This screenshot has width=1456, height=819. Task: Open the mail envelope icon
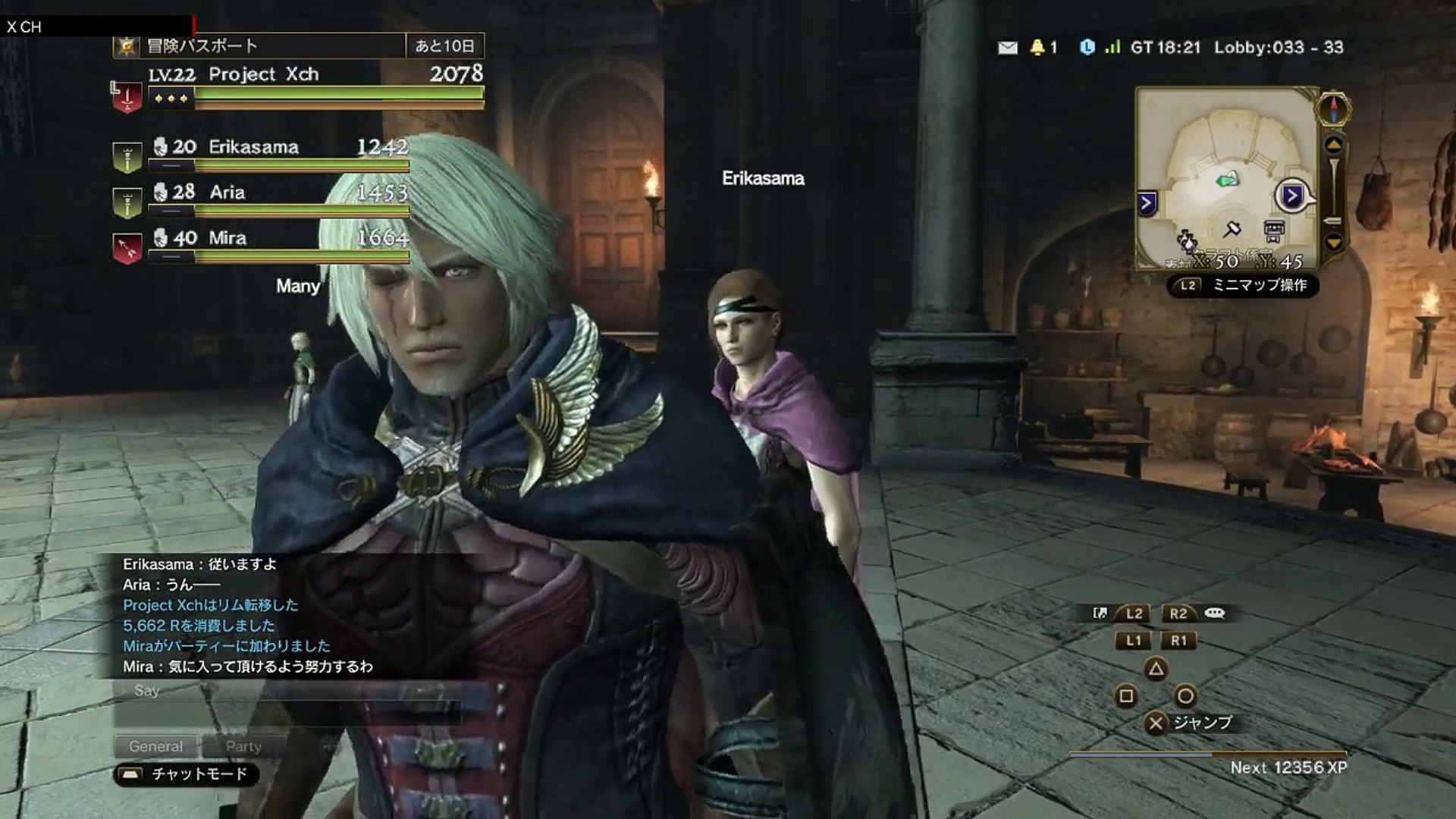pos(1007,48)
